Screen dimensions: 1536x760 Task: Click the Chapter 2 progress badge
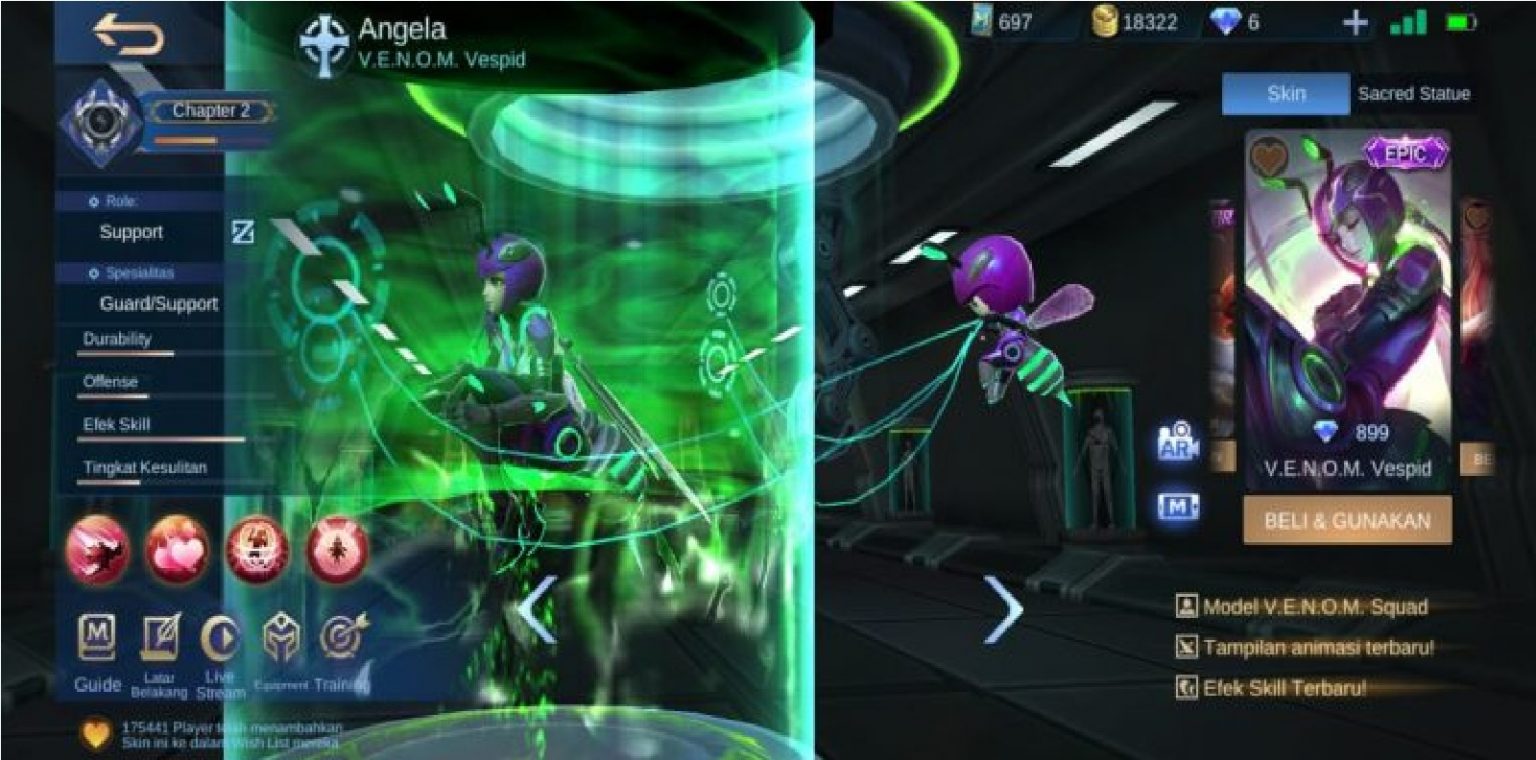pos(211,112)
